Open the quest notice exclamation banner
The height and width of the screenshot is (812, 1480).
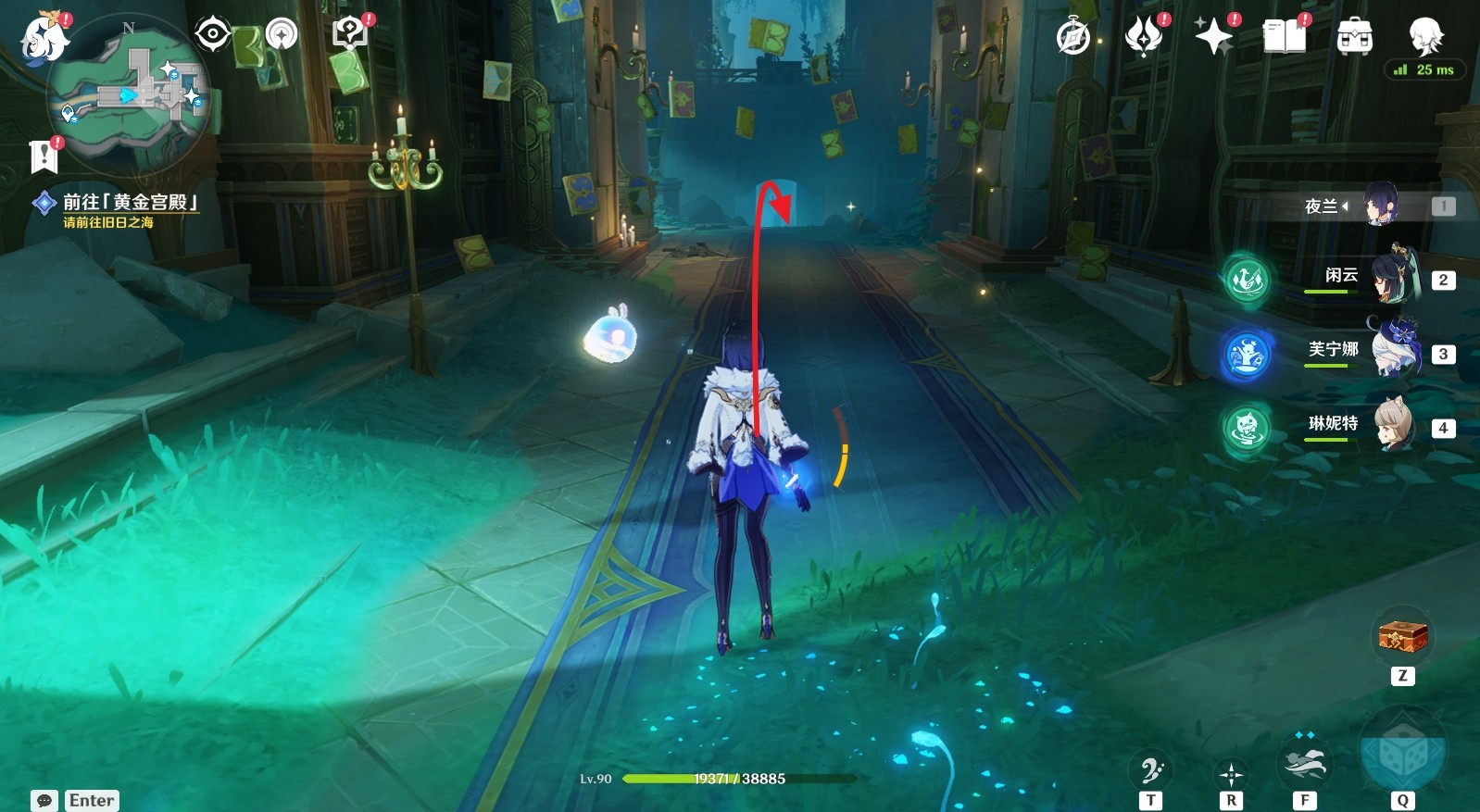pos(44,156)
